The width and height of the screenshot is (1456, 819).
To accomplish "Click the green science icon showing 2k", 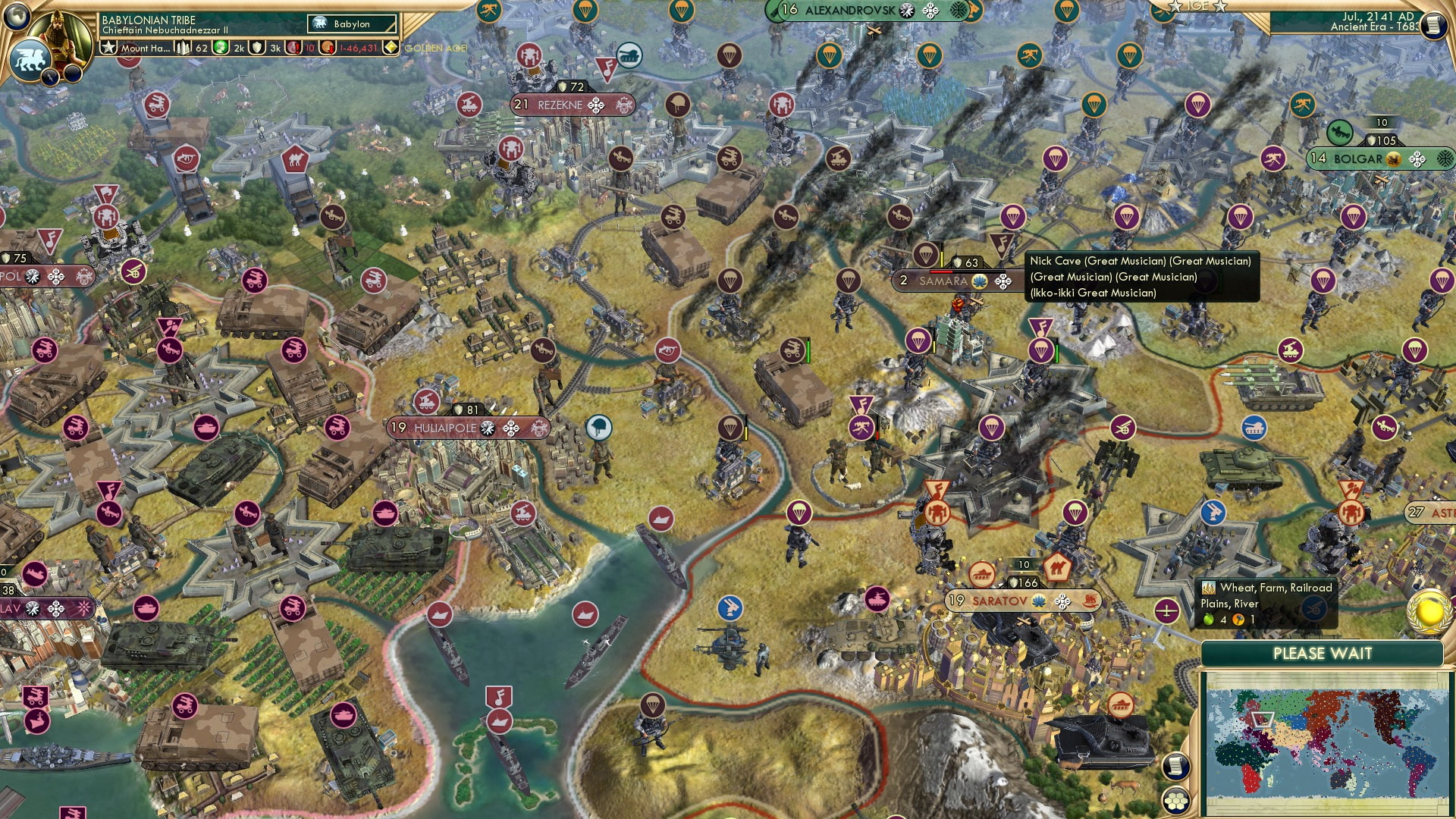I will pos(220,48).
